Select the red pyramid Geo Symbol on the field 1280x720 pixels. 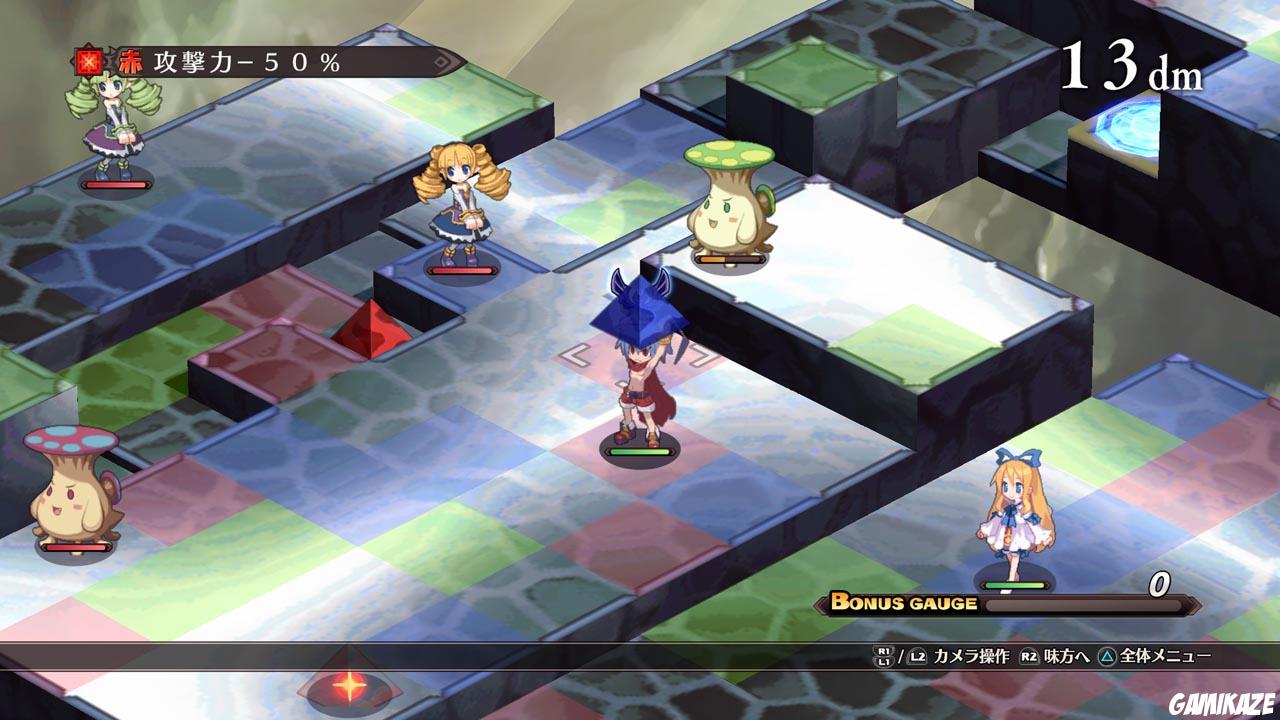coord(370,330)
